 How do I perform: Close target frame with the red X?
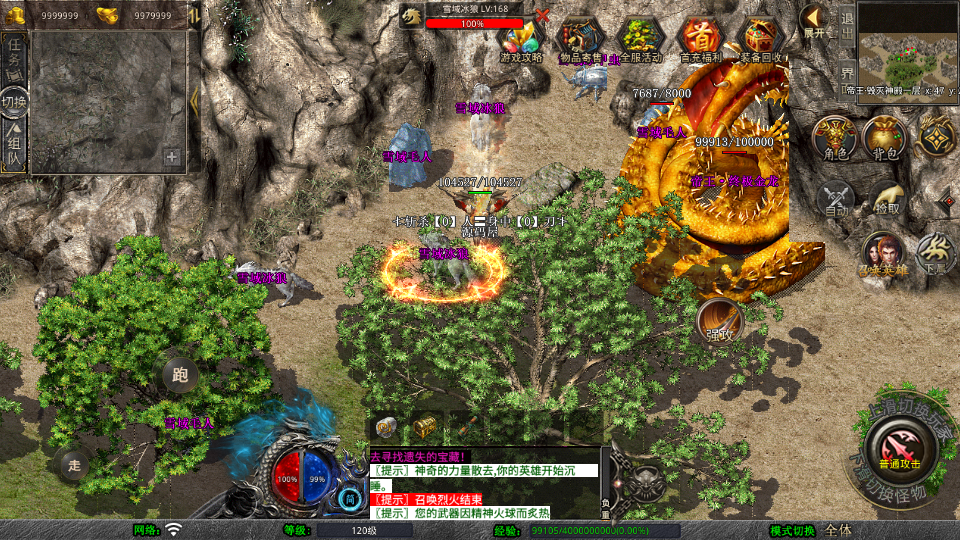coord(542,15)
